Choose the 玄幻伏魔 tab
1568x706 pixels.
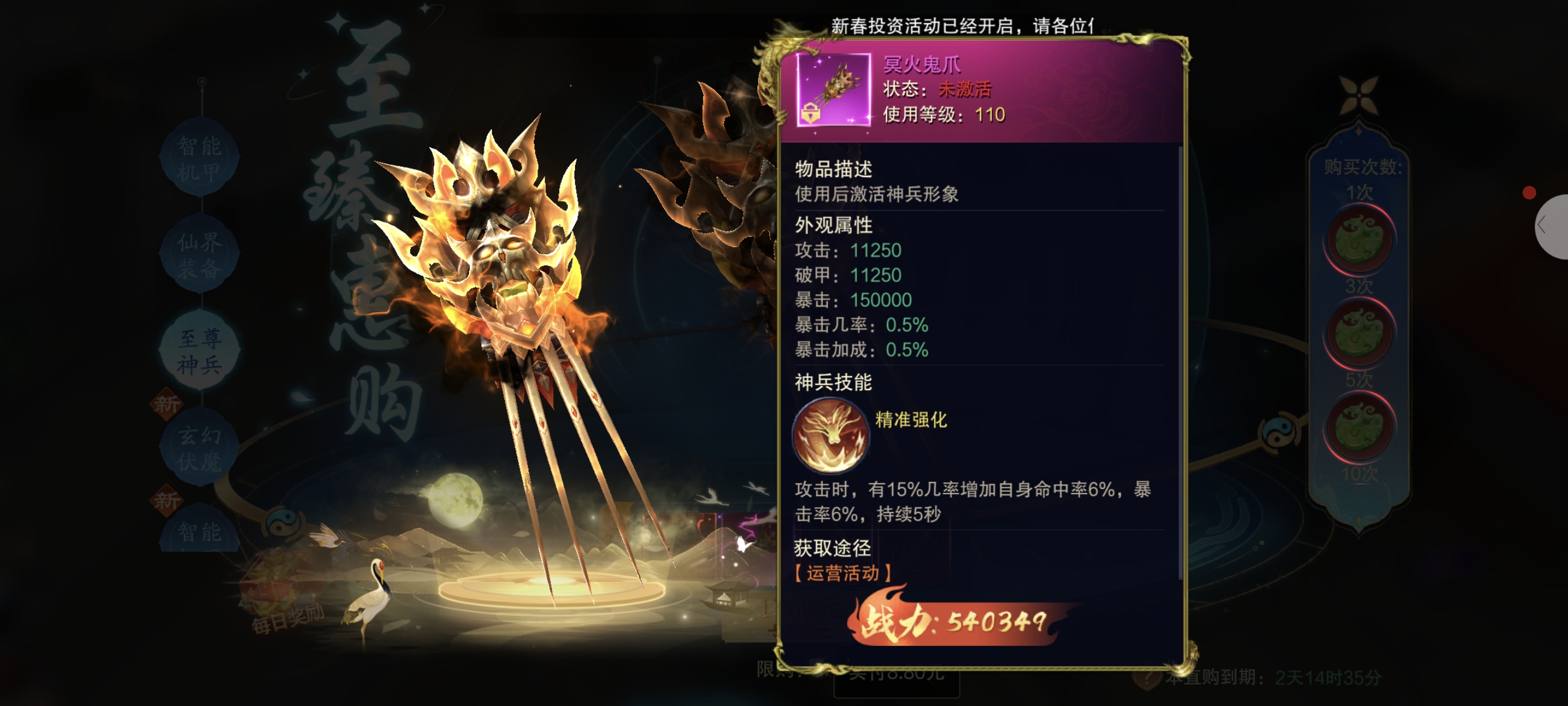pyautogui.click(x=200, y=448)
